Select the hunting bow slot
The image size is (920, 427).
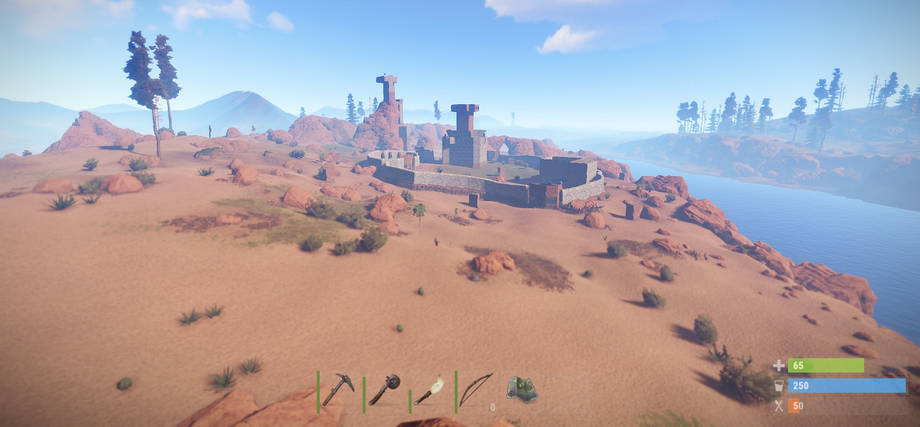pyautogui.click(x=476, y=389)
